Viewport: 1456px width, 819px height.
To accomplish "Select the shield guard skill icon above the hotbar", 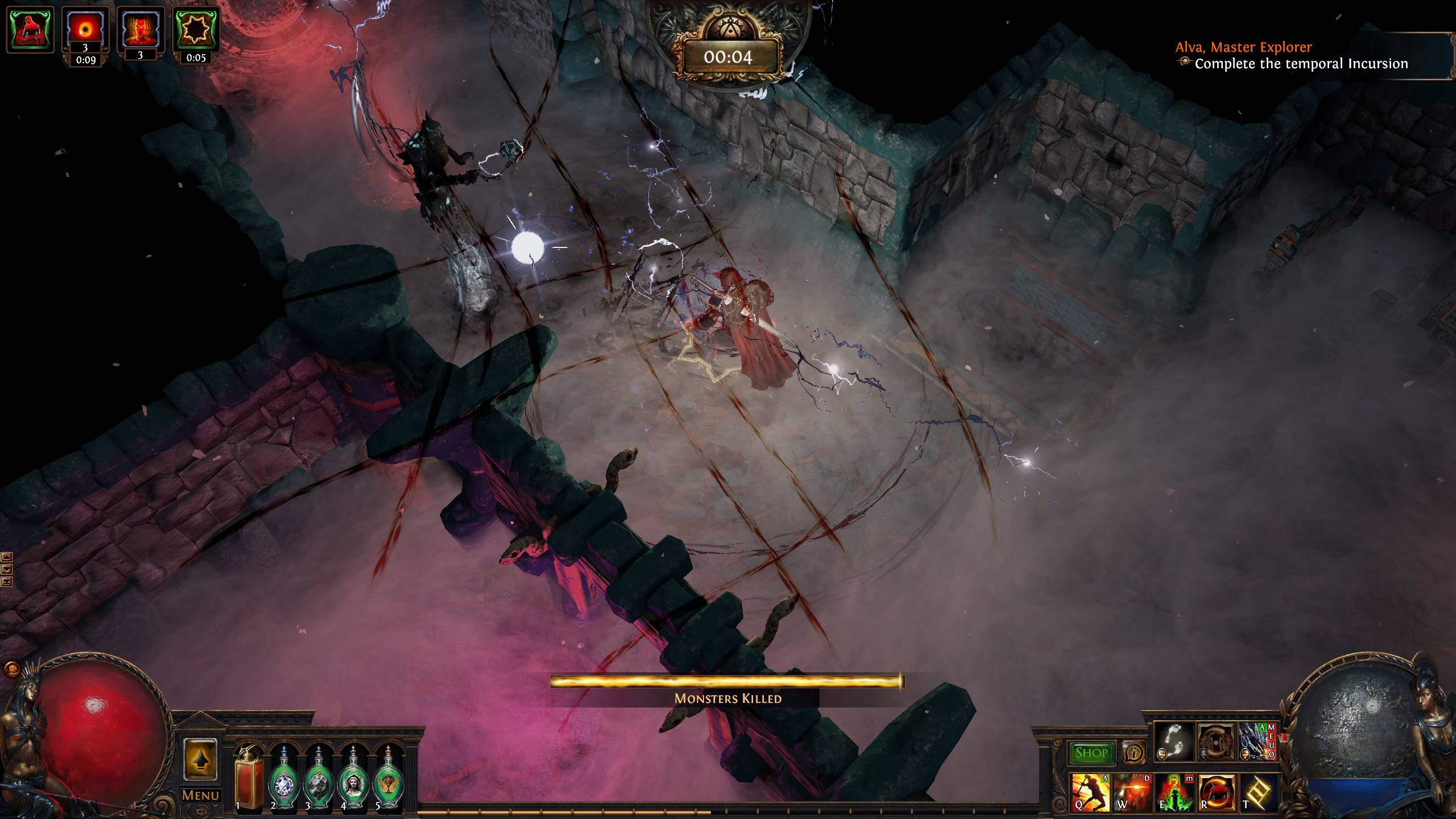I will tap(1215, 742).
